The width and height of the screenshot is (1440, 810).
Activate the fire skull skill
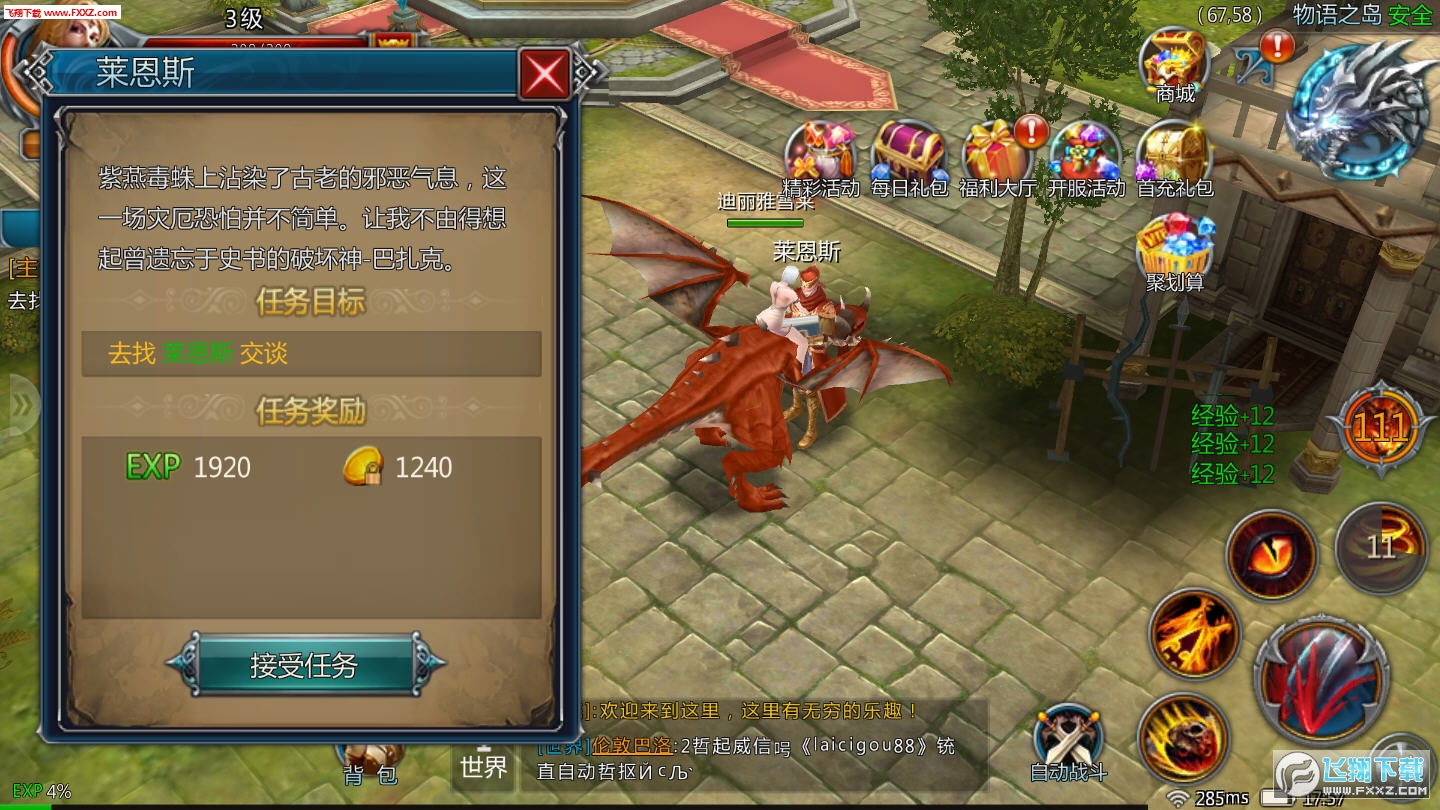[1183, 739]
